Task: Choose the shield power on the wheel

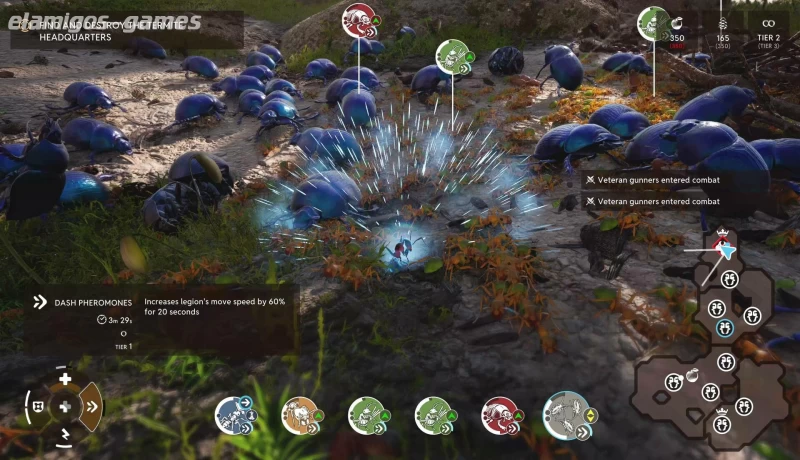Action: pos(38,406)
